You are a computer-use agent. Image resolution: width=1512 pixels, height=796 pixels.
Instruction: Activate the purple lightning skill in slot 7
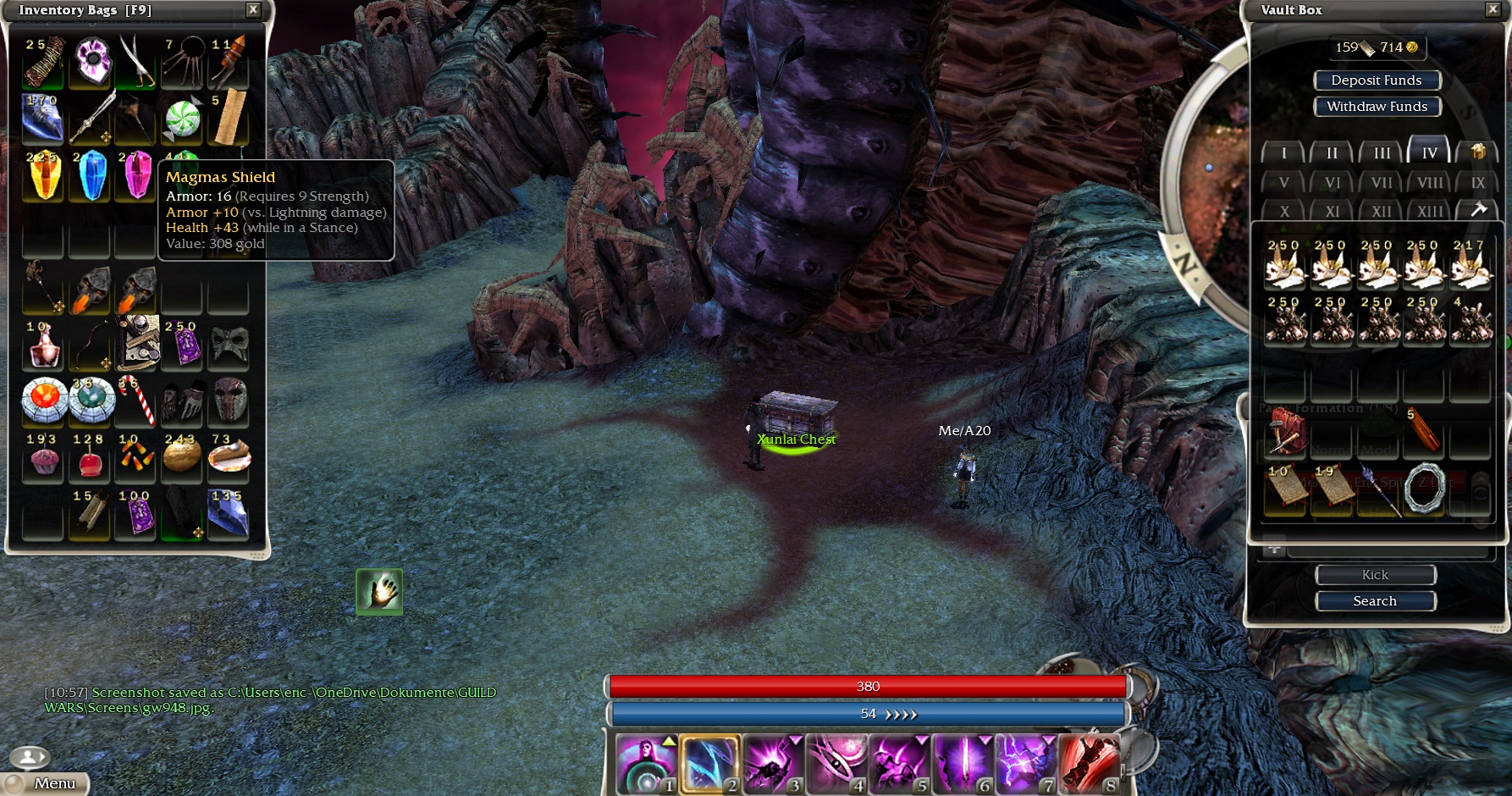pos(1026,764)
